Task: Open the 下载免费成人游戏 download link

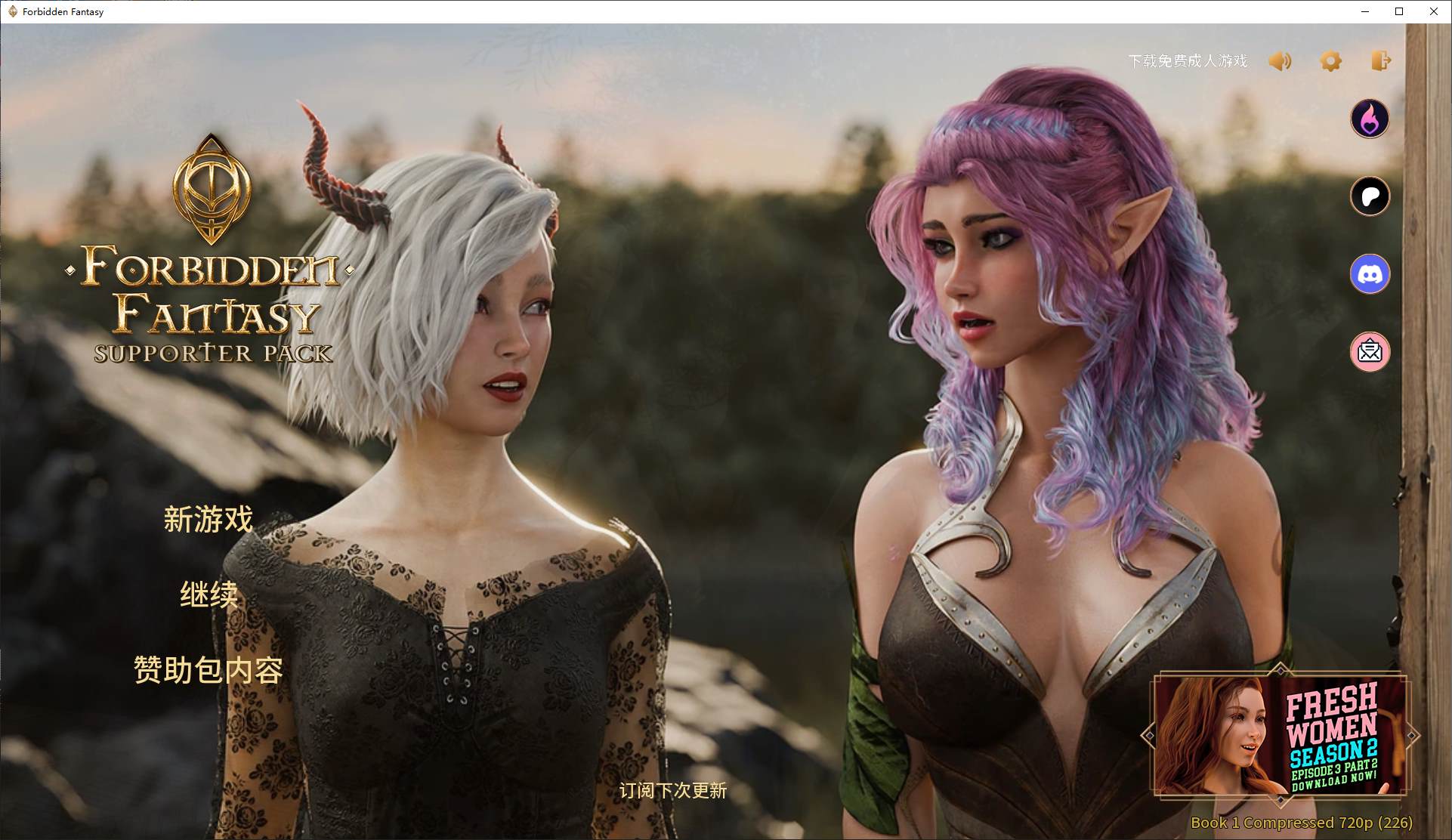Action: point(1188,61)
